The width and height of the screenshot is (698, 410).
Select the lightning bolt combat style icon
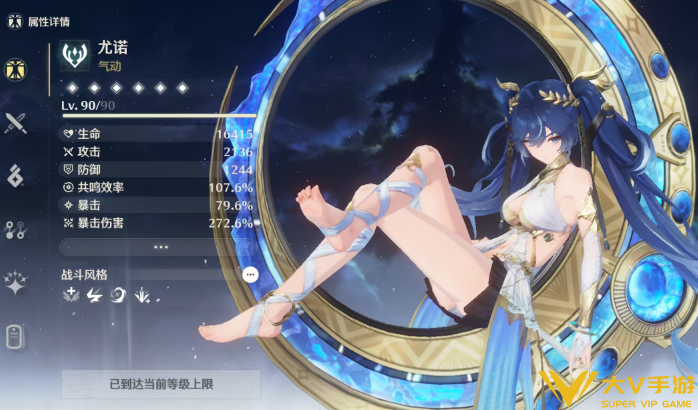point(94,295)
